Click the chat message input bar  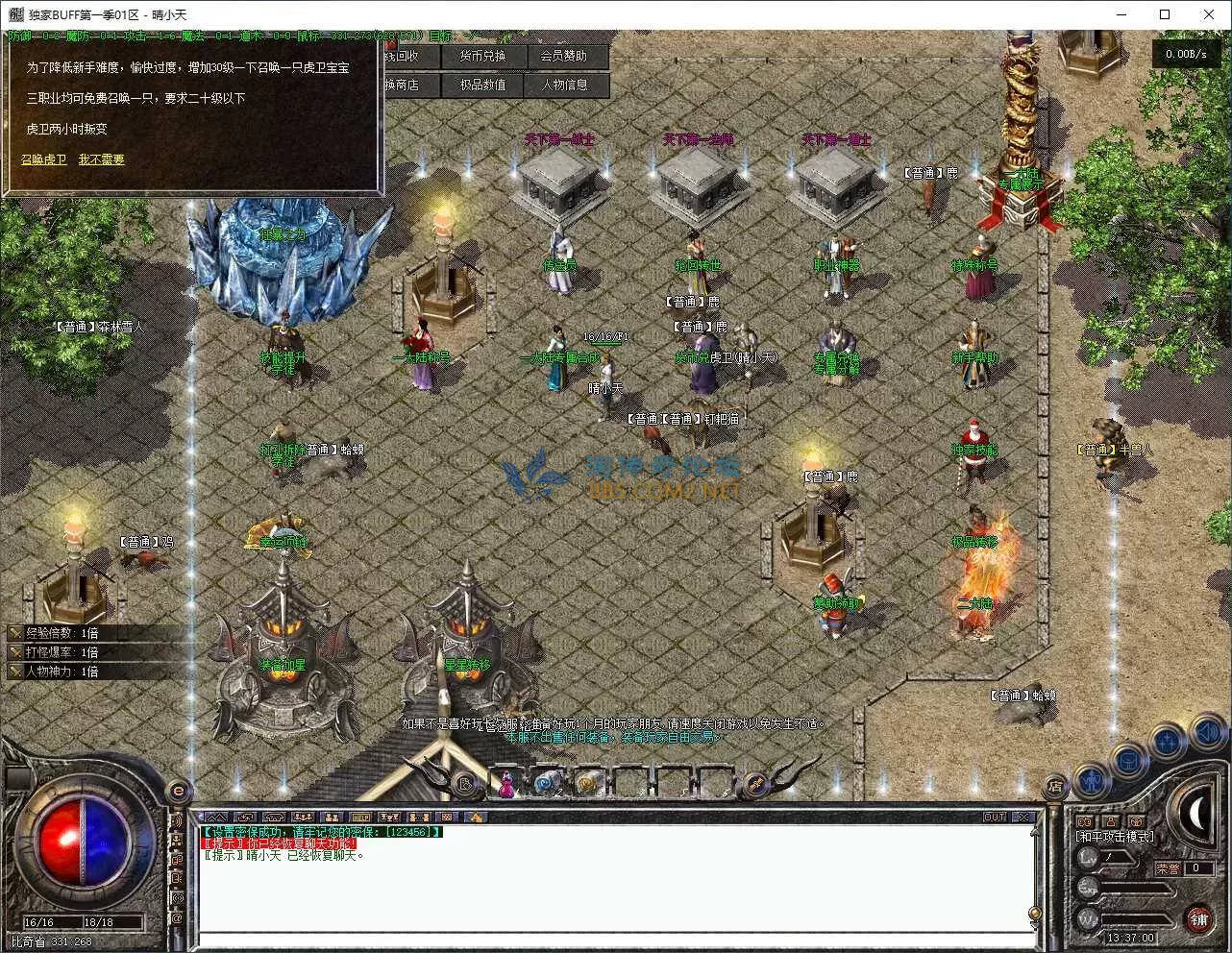coord(615,940)
